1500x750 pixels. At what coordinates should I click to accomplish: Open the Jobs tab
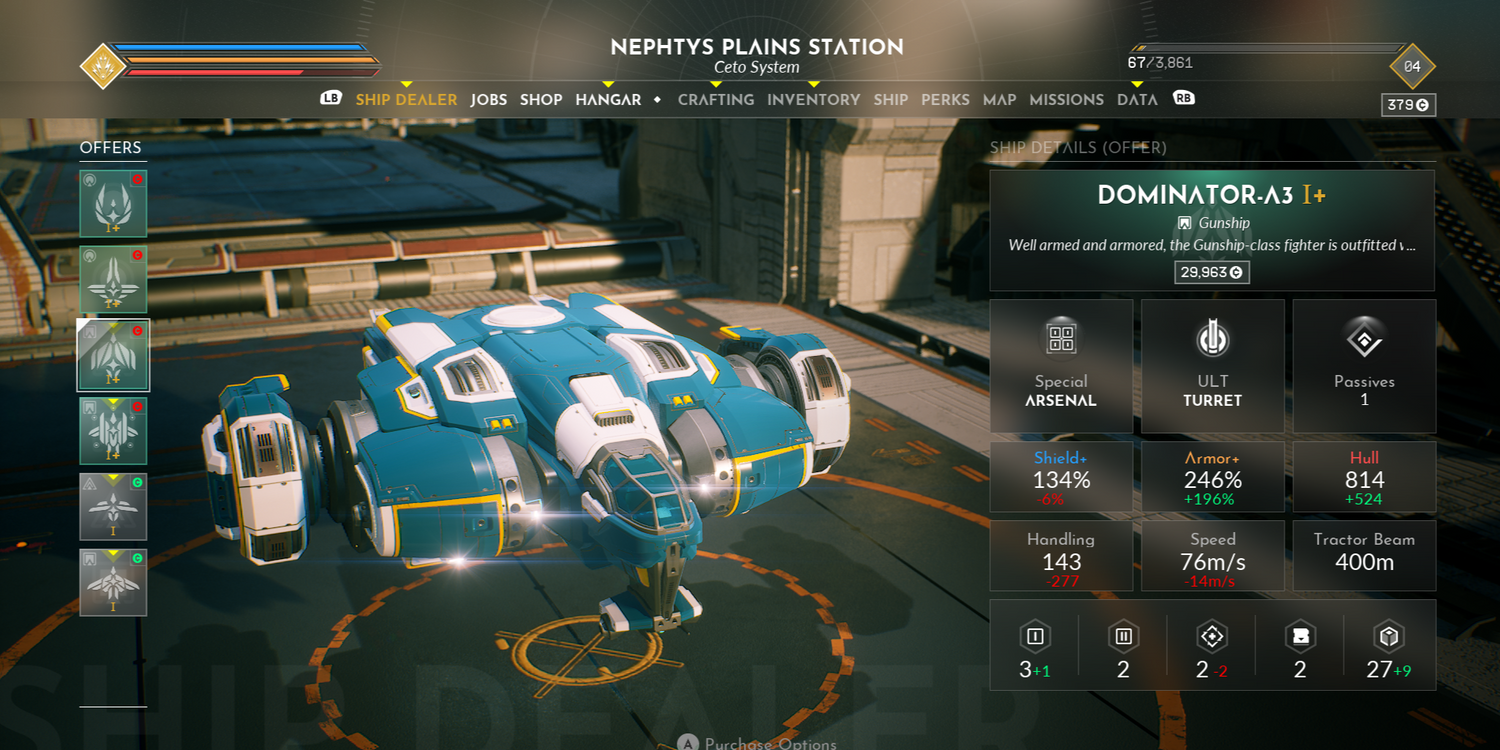489,100
